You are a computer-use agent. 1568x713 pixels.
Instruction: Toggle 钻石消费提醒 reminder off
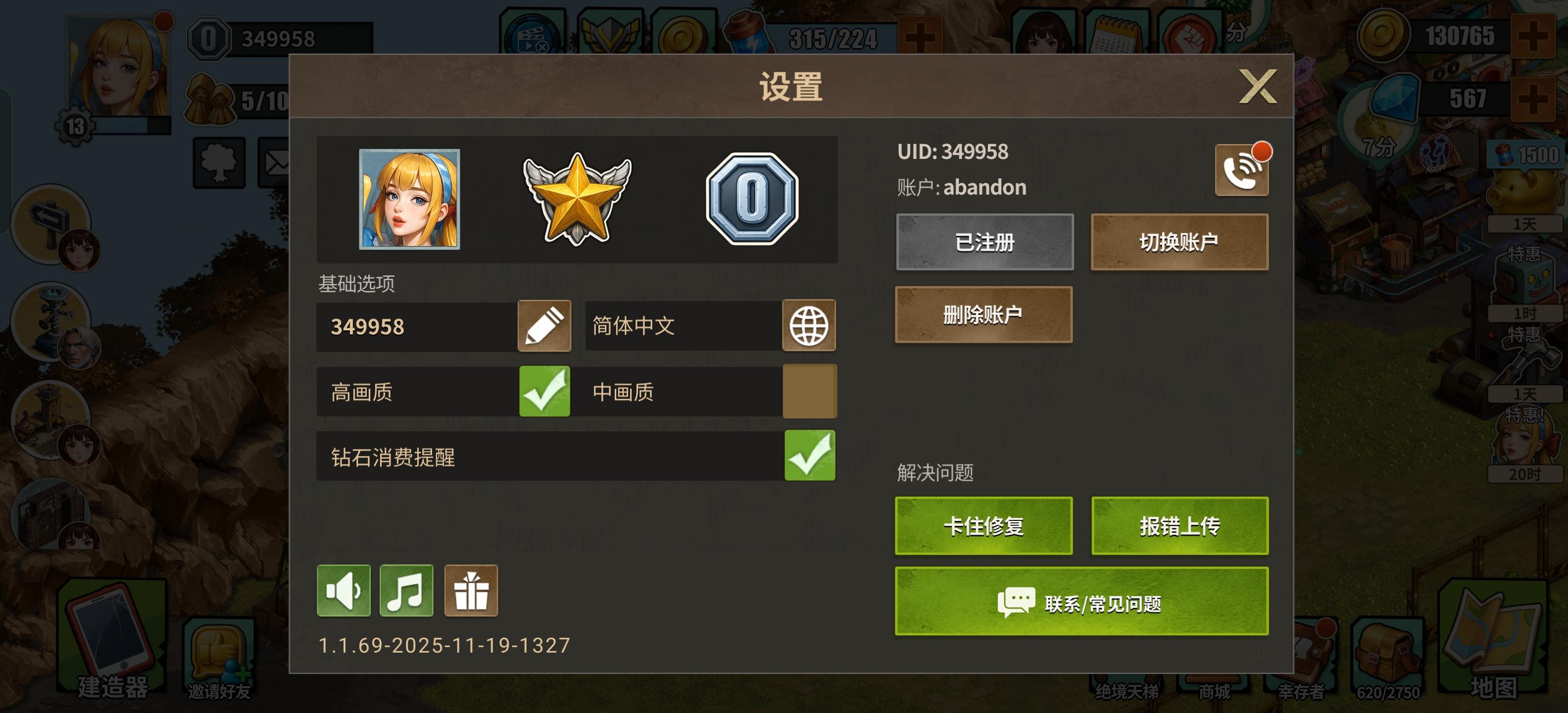[x=810, y=454]
